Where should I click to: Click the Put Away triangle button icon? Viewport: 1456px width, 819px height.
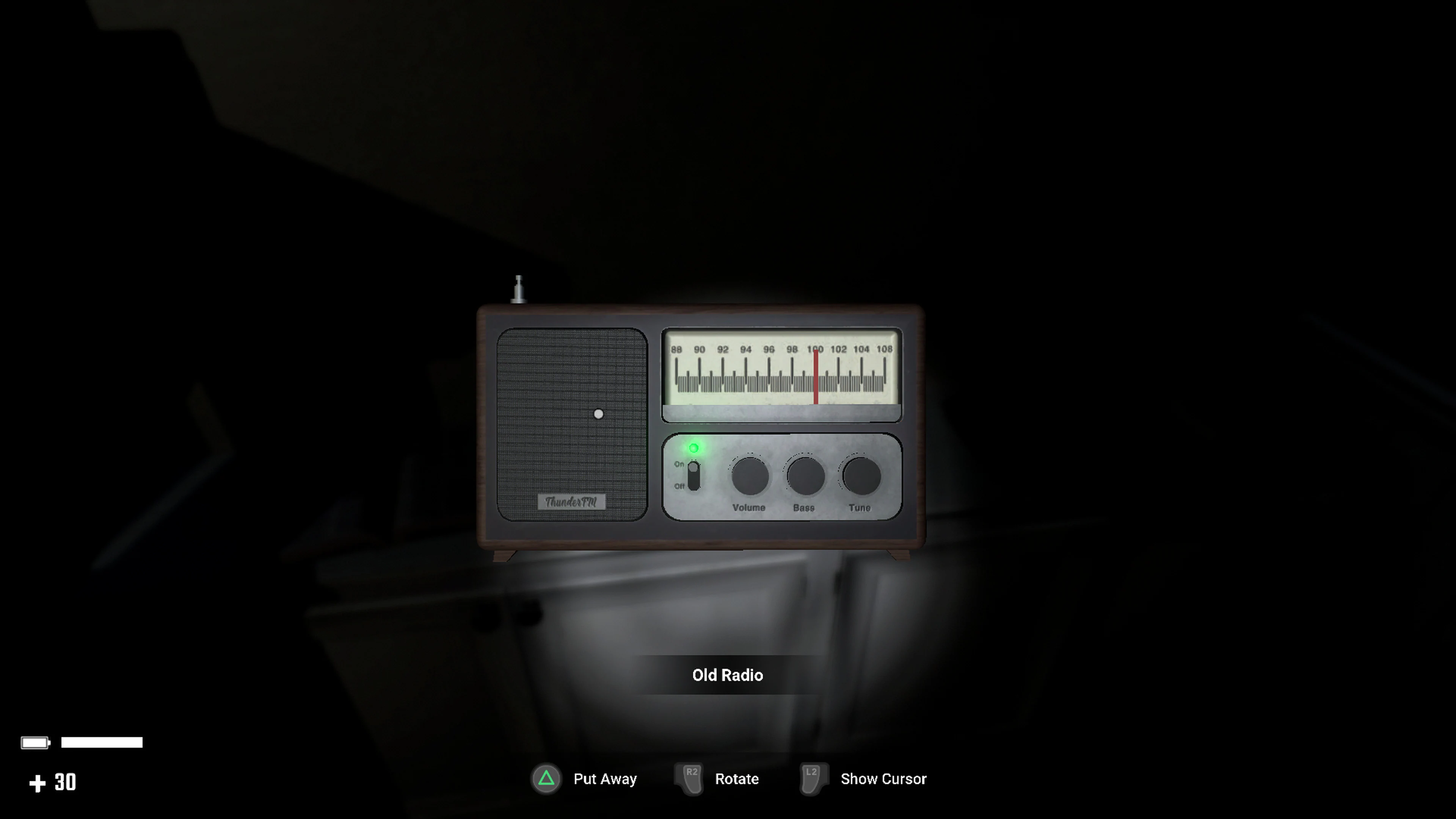(x=546, y=778)
